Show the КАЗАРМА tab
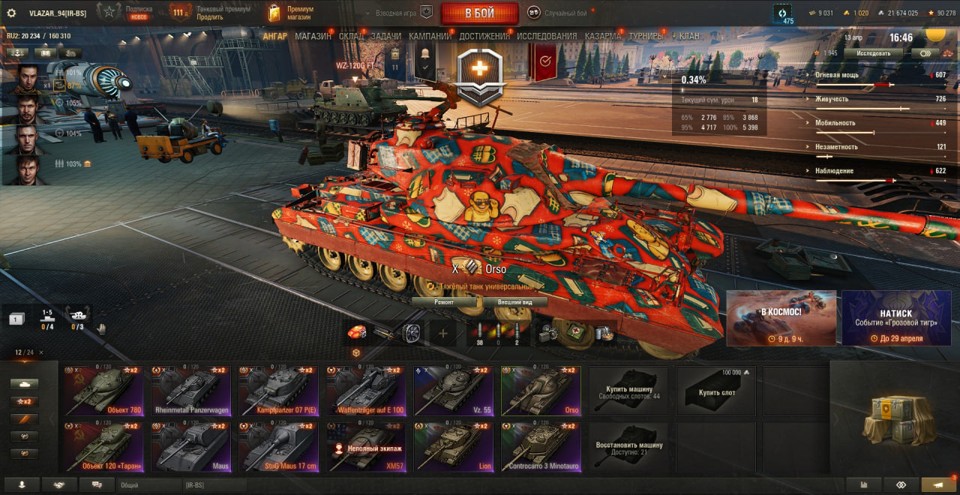This screenshot has height=495, width=960. (604, 36)
